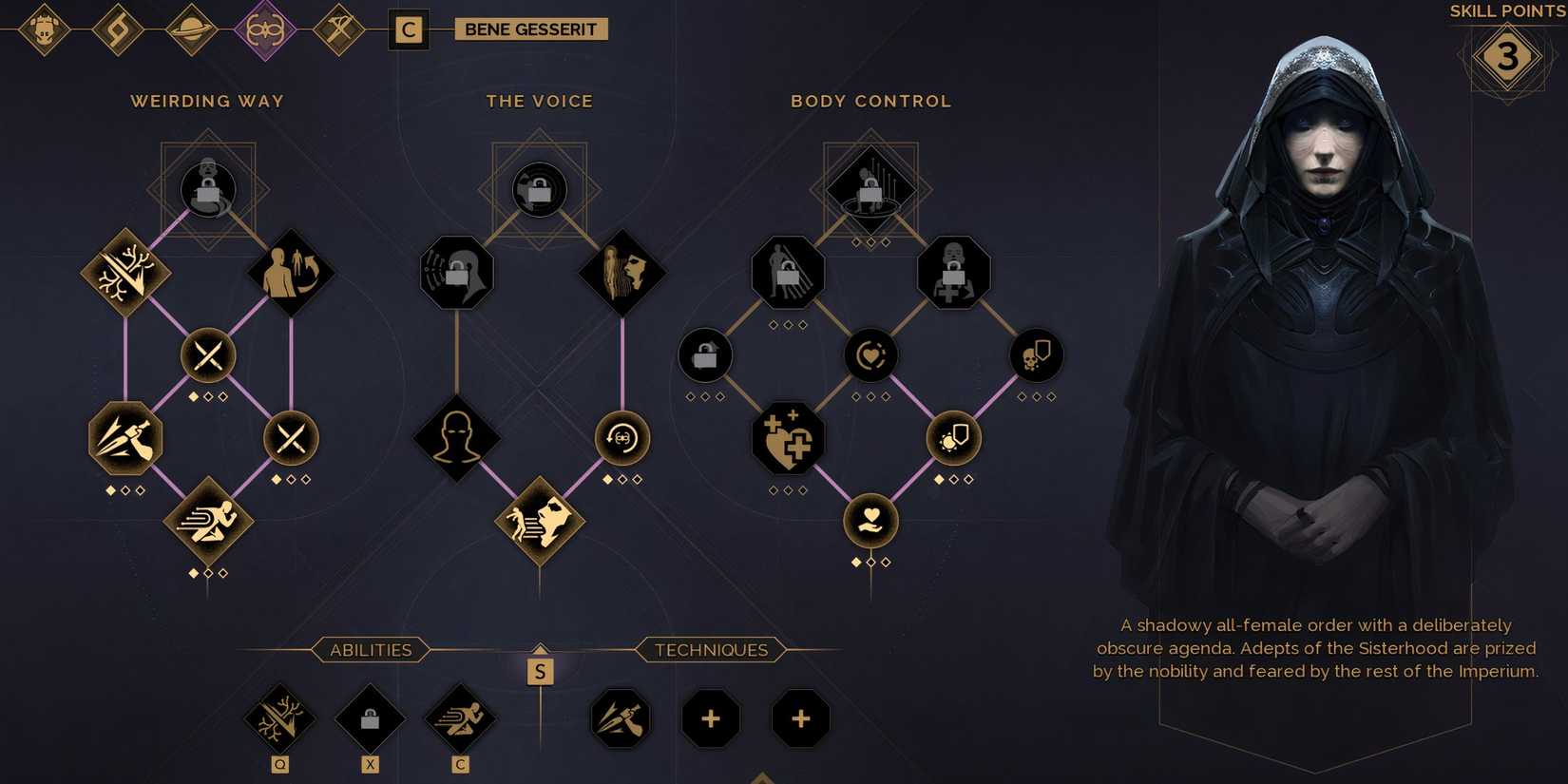
Task: Click the locked ability in the X slot
Action: point(369,719)
